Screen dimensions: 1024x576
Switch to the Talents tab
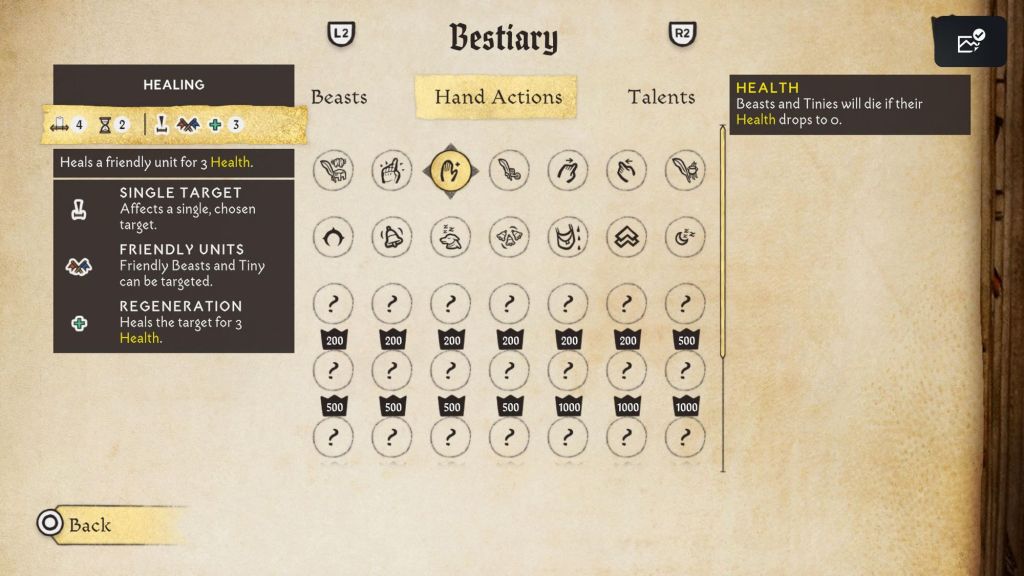coord(661,97)
